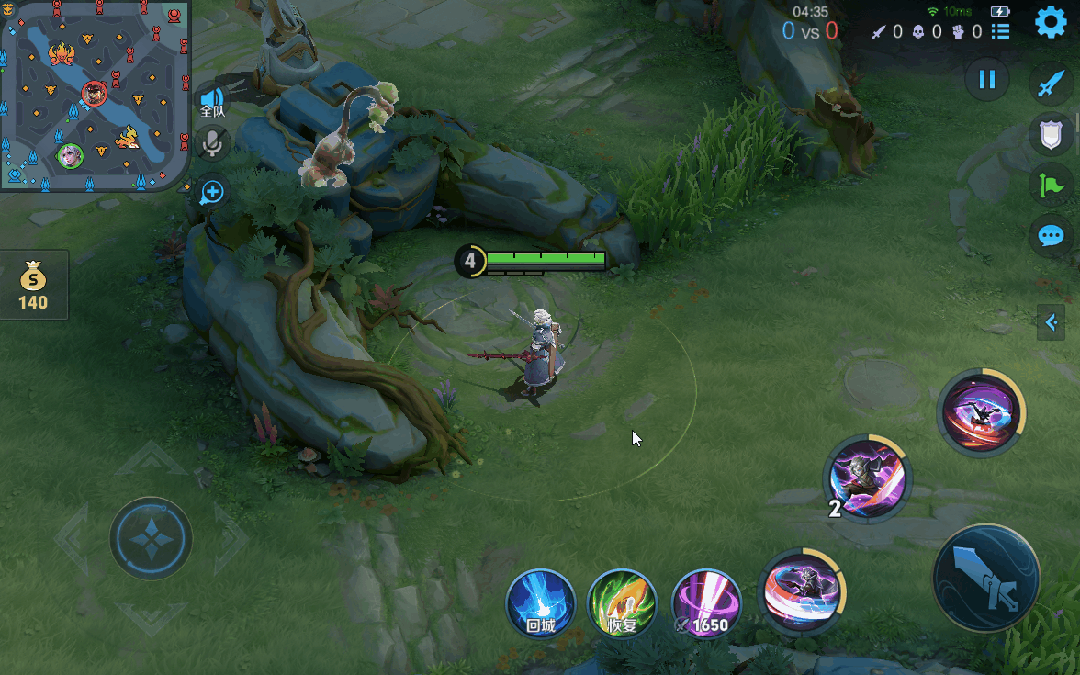The height and width of the screenshot is (675, 1080).
Task: Toggle the microphone button
Action: pos(212,144)
